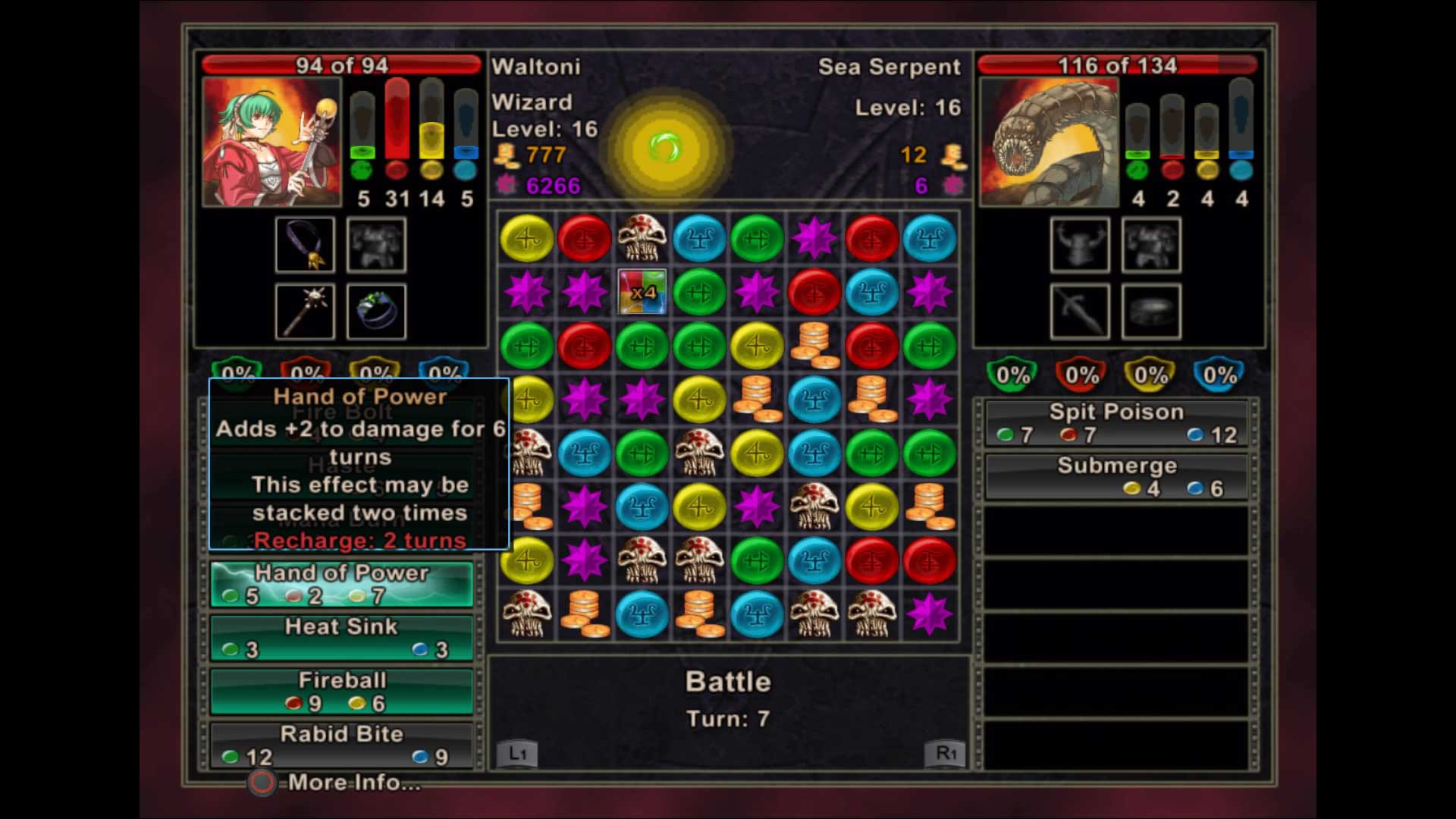Click the equipped amulet item slot

point(303,246)
